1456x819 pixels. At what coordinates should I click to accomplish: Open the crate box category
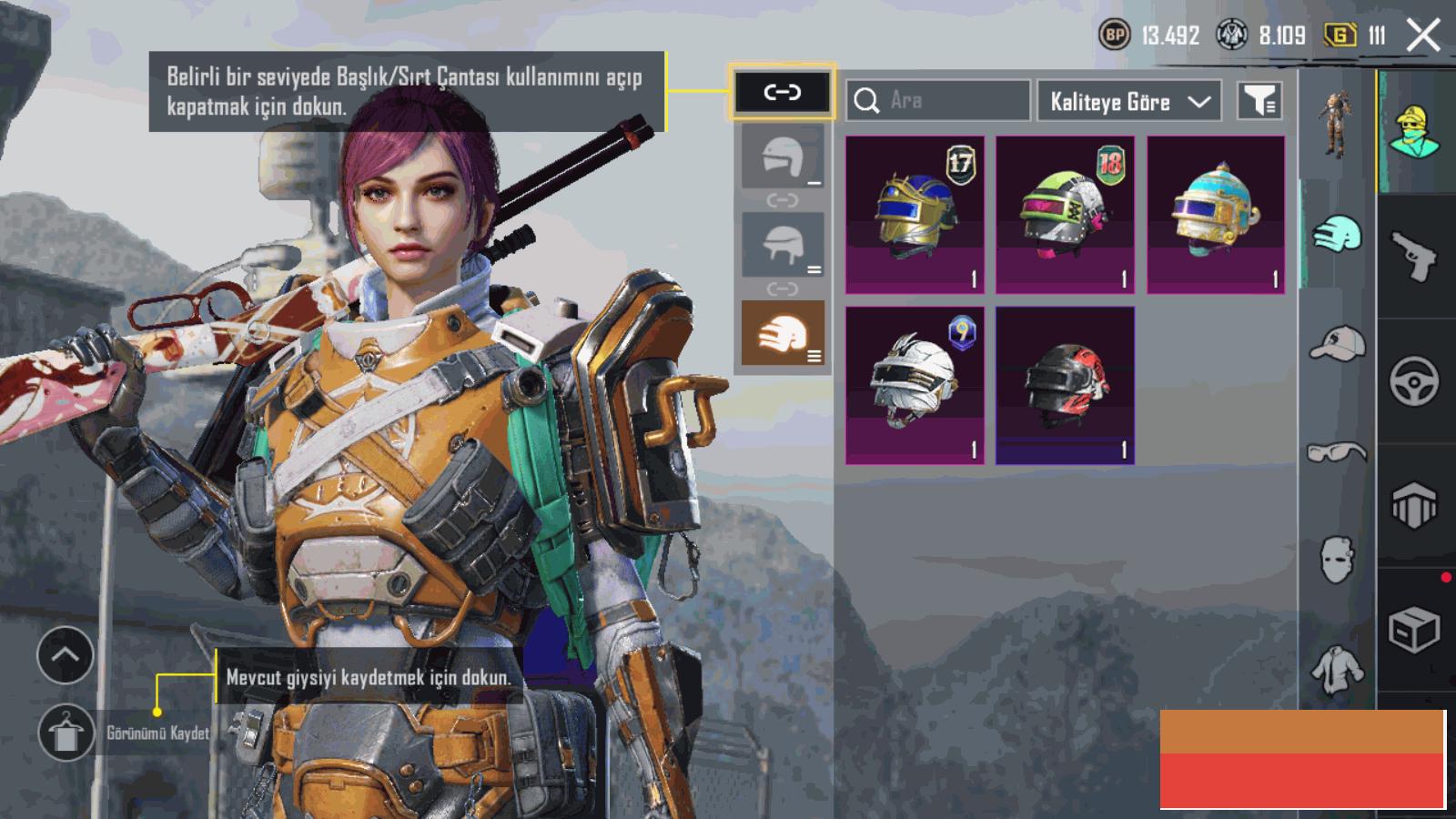(x=1414, y=630)
